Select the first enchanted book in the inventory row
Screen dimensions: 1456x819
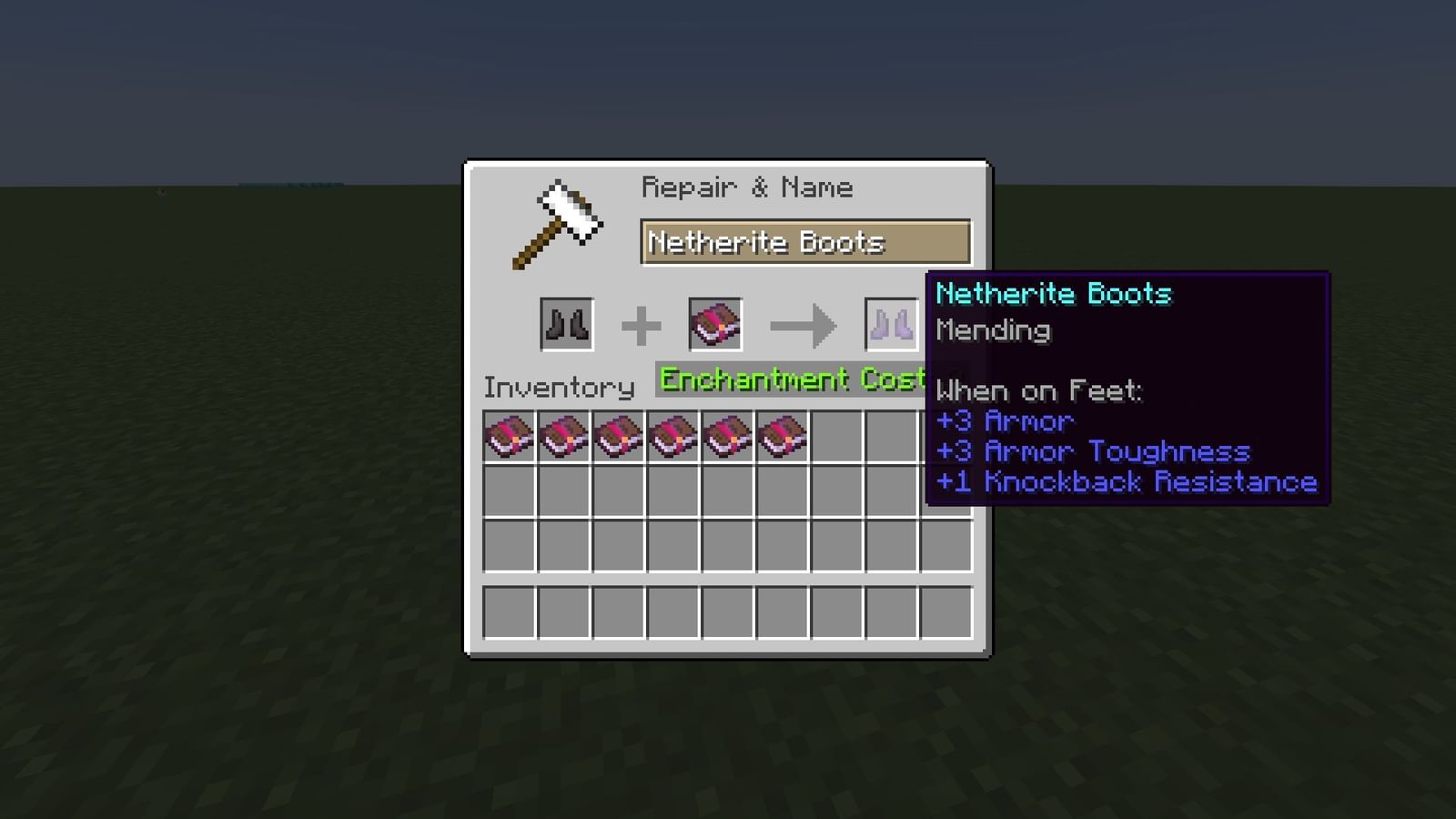pyautogui.click(x=508, y=435)
